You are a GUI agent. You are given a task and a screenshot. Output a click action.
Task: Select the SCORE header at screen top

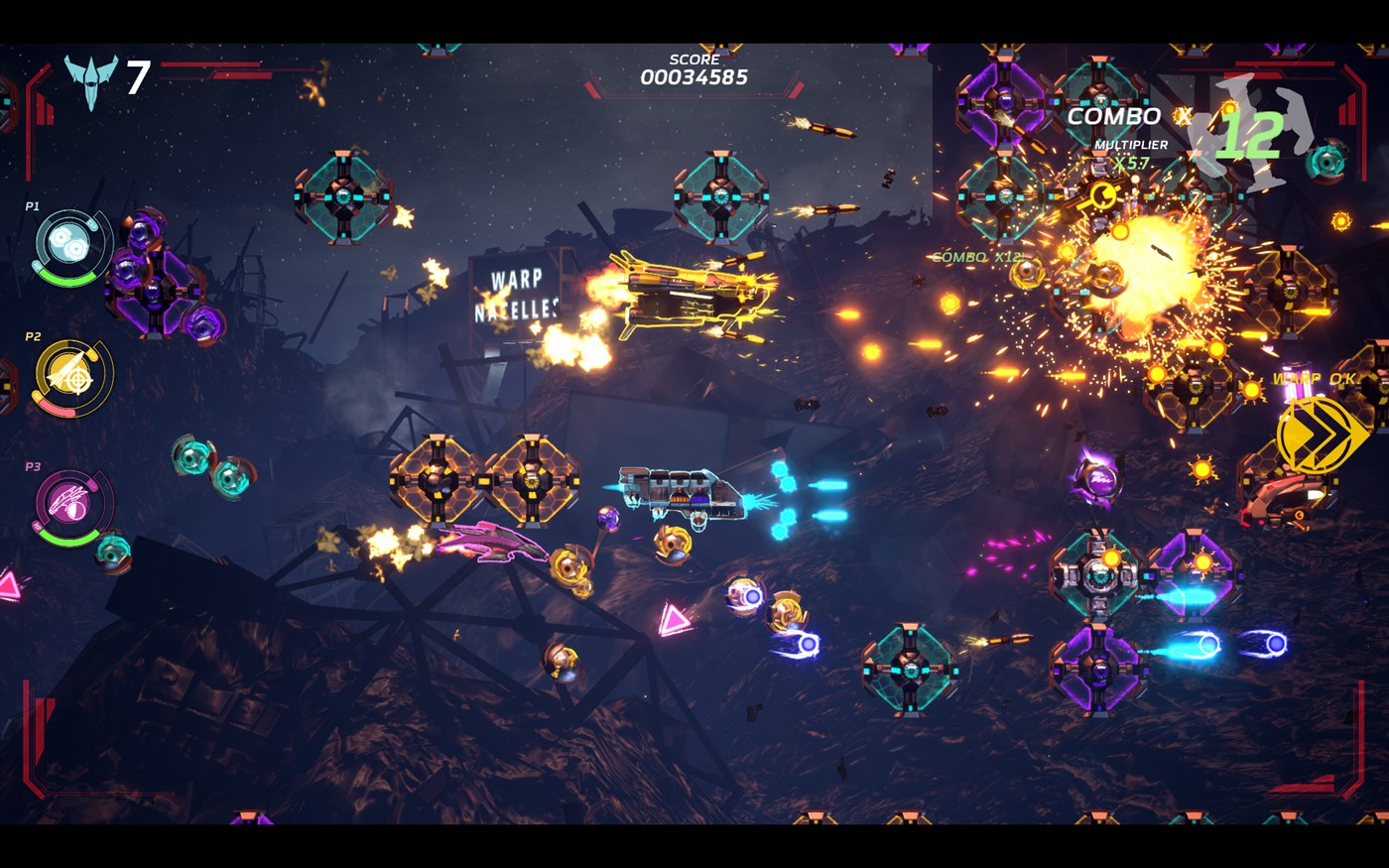pos(694,59)
